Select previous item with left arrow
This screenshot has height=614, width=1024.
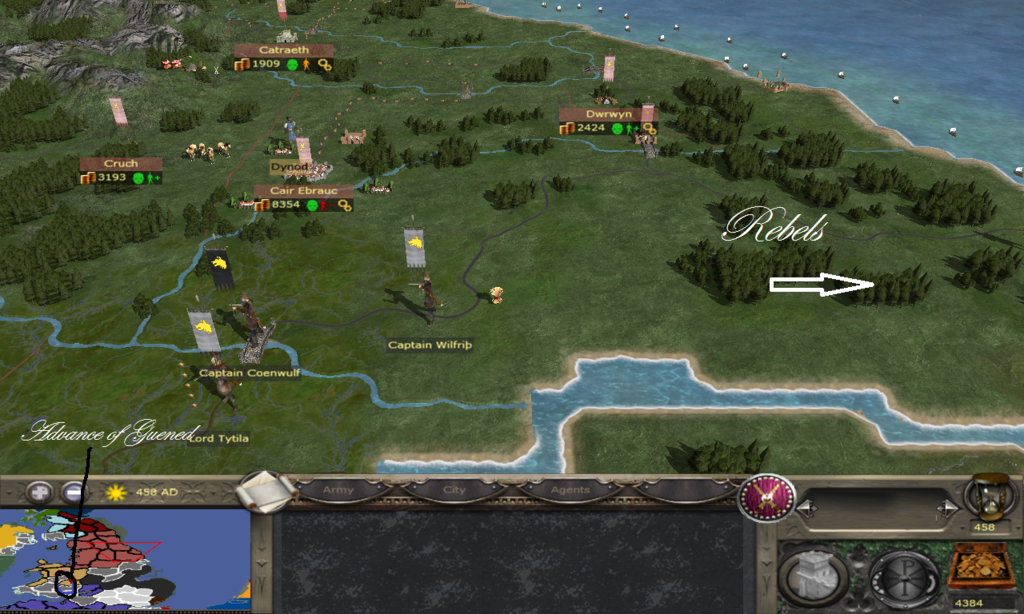(x=808, y=509)
